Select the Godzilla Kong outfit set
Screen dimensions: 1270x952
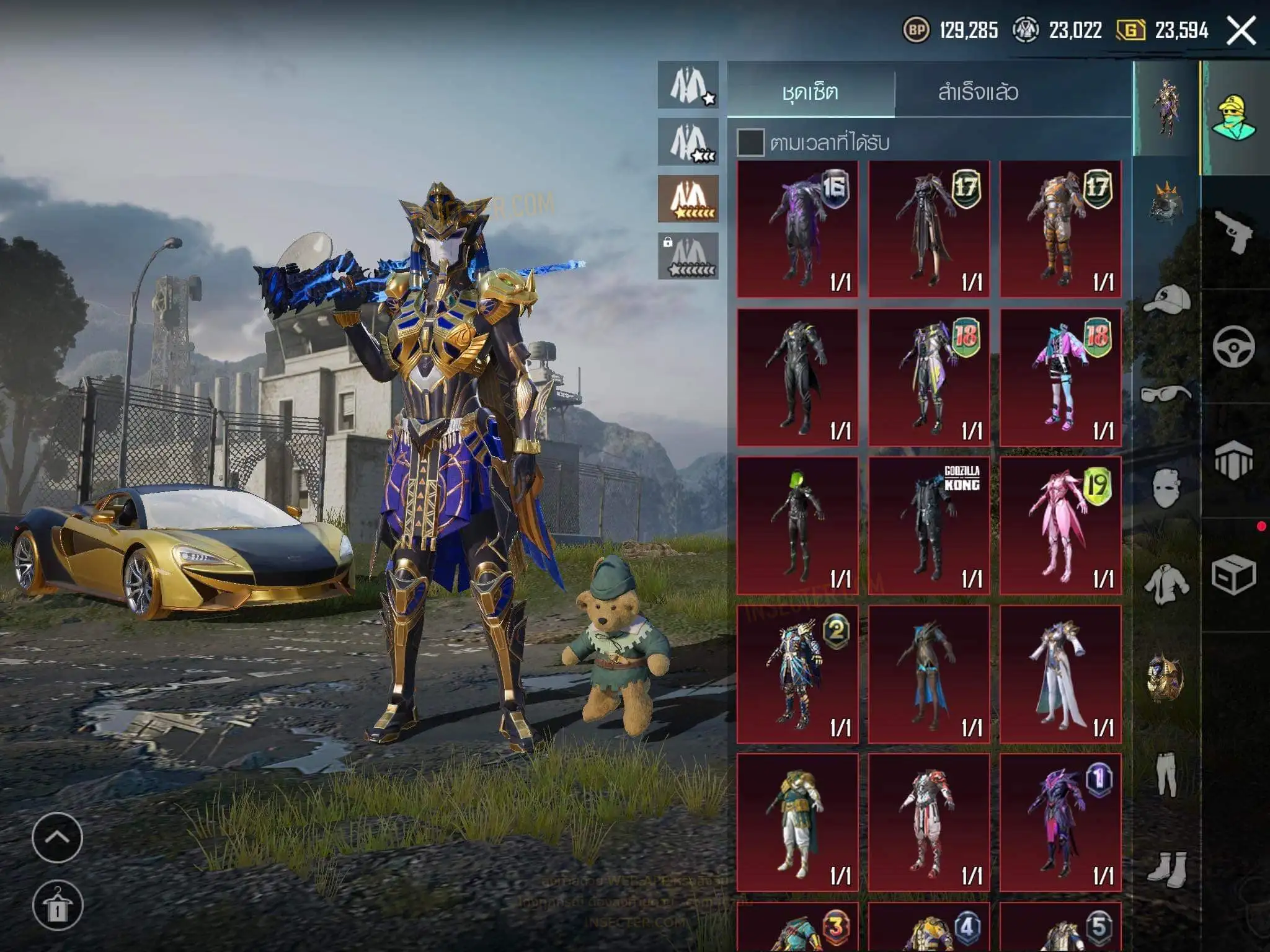[x=928, y=526]
